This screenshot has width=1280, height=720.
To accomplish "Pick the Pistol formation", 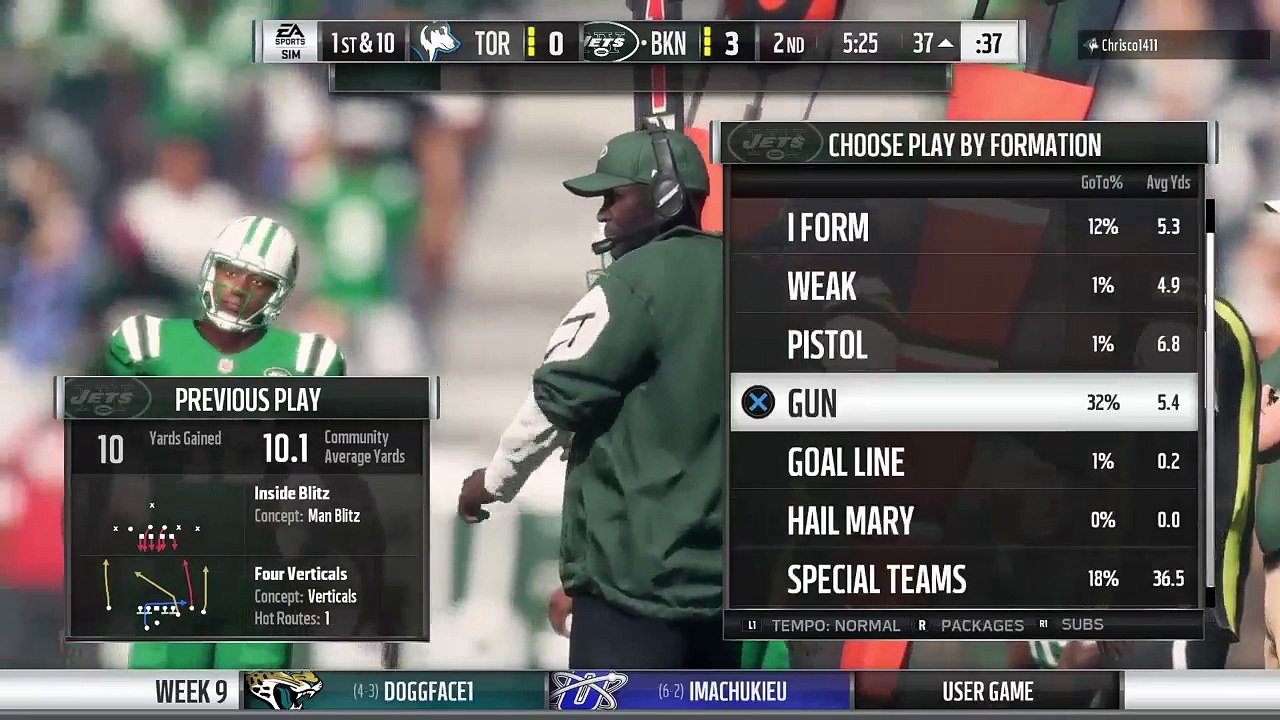I will click(963, 345).
